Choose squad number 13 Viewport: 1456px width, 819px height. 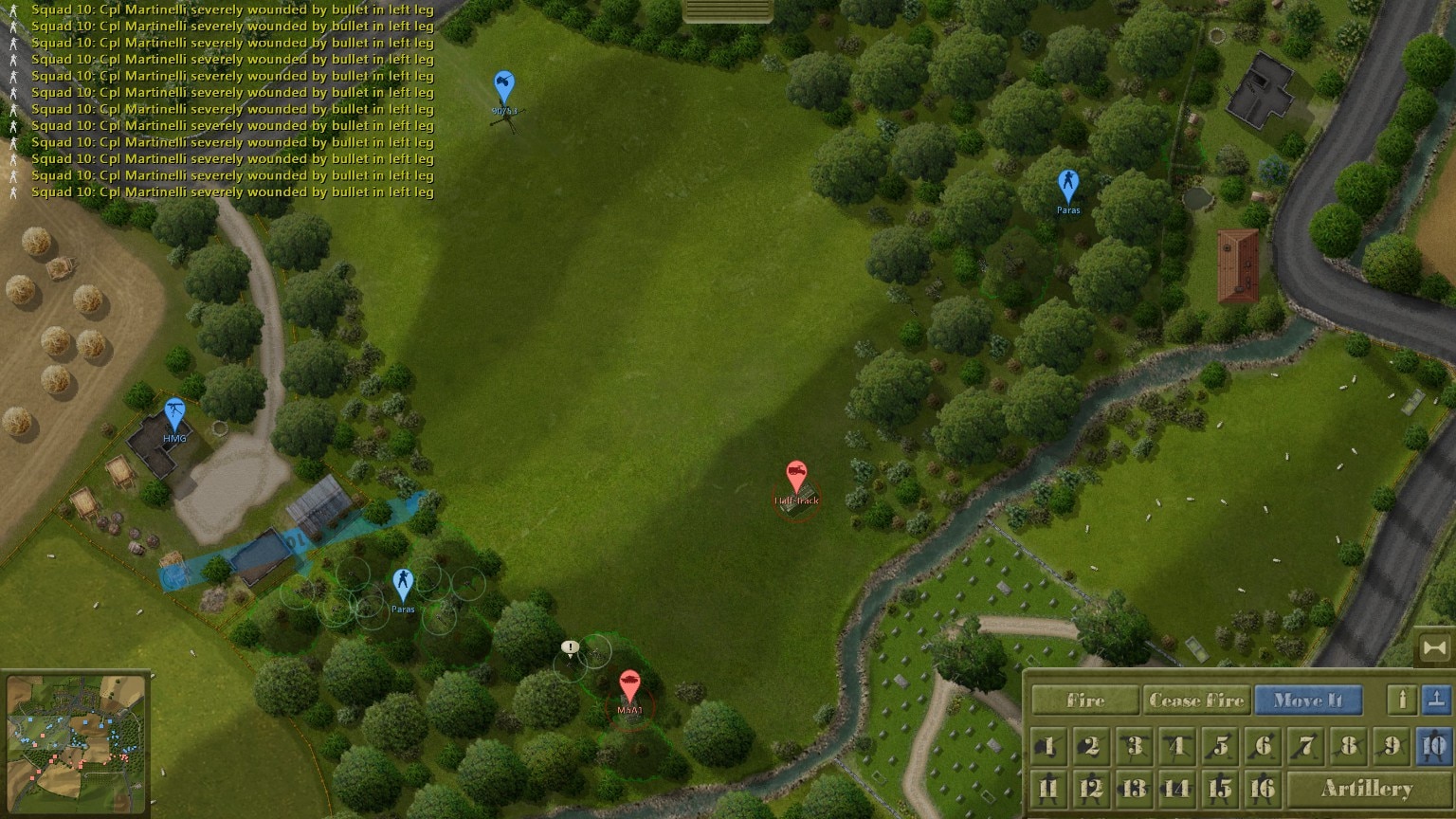(x=1134, y=788)
